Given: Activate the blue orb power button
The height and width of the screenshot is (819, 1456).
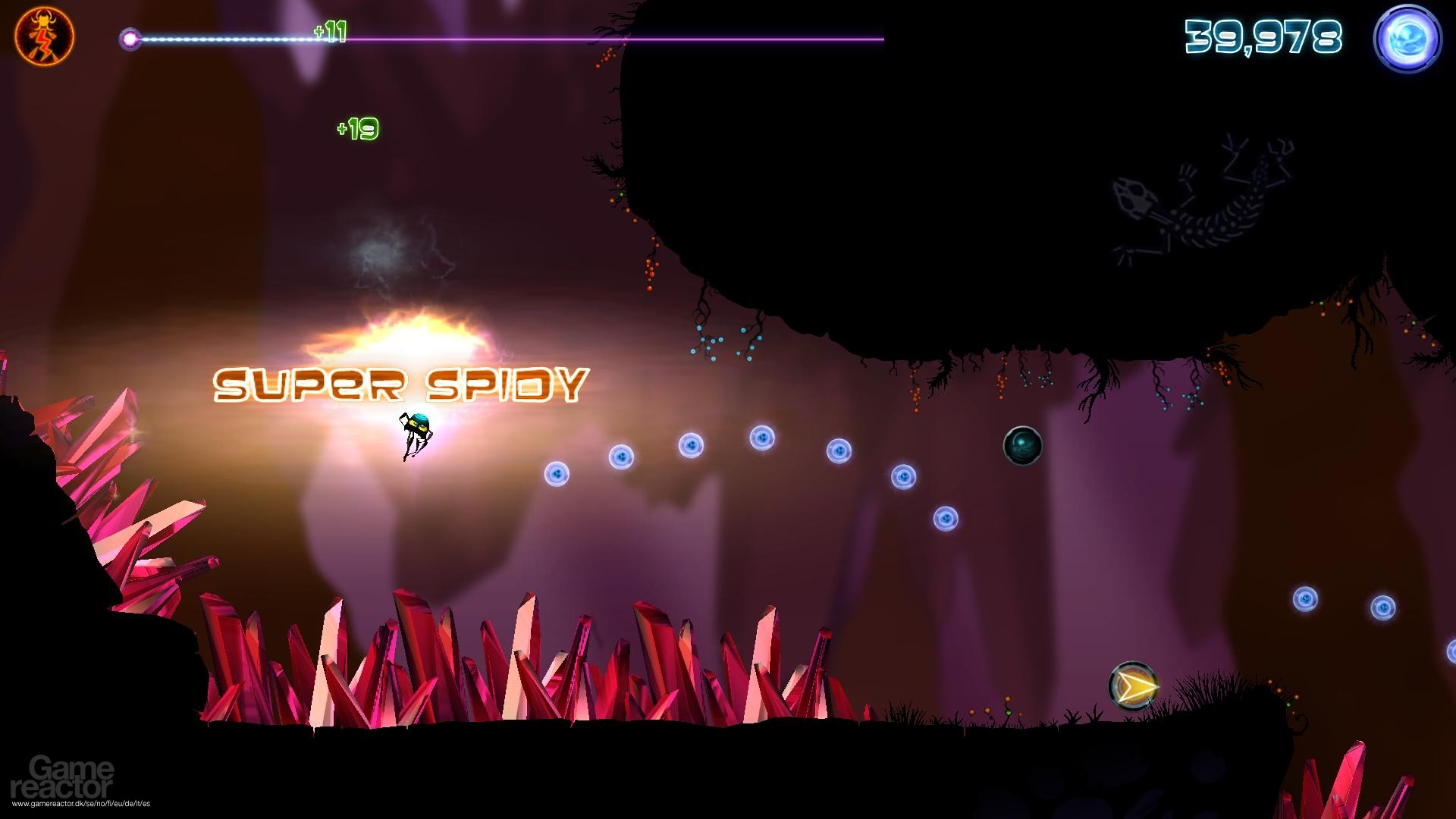Looking at the screenshot, I should click(1407, 40).
